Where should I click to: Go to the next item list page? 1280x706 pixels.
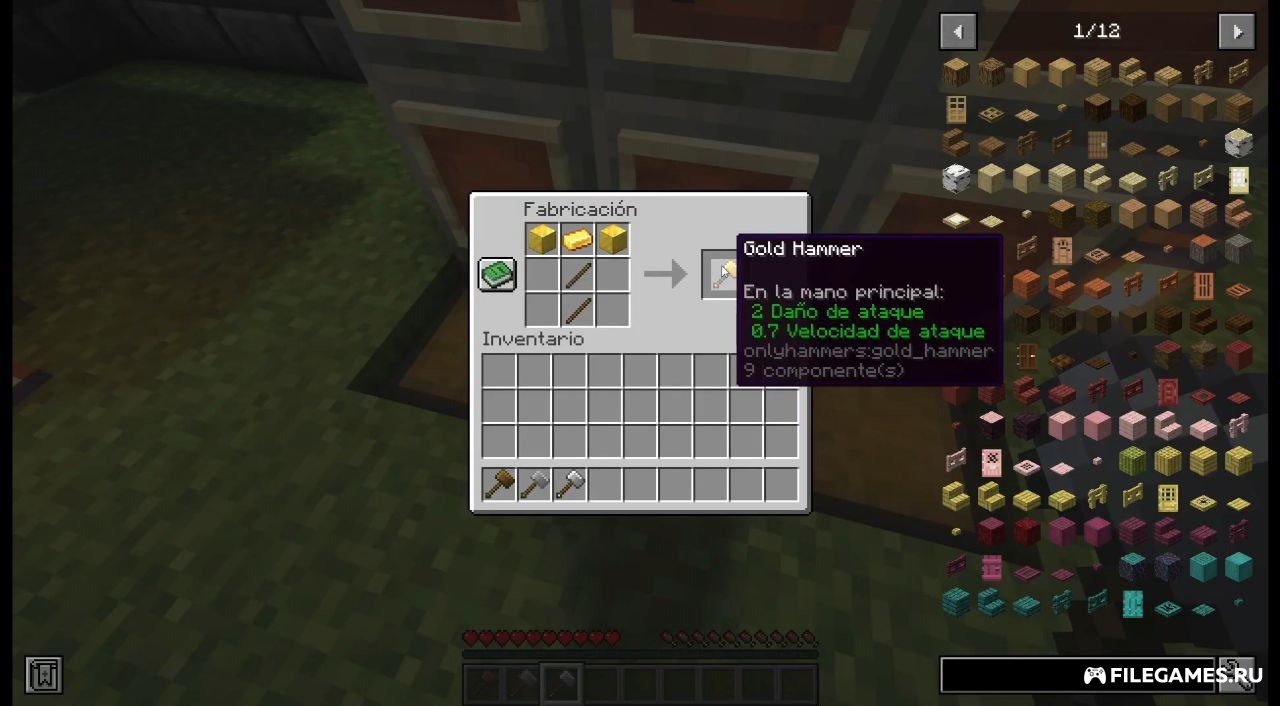[x=1237, y=32]
